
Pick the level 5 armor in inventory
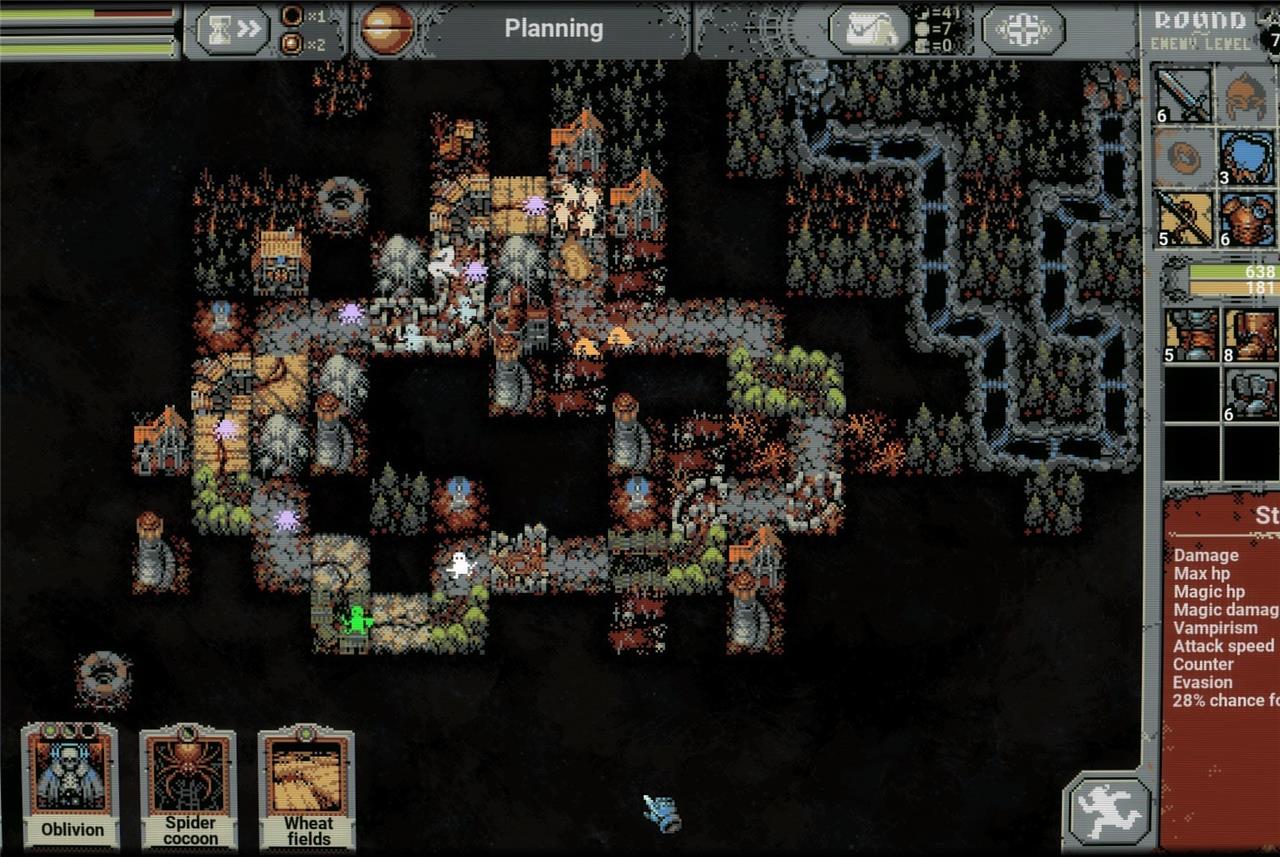pos(1192,334)
